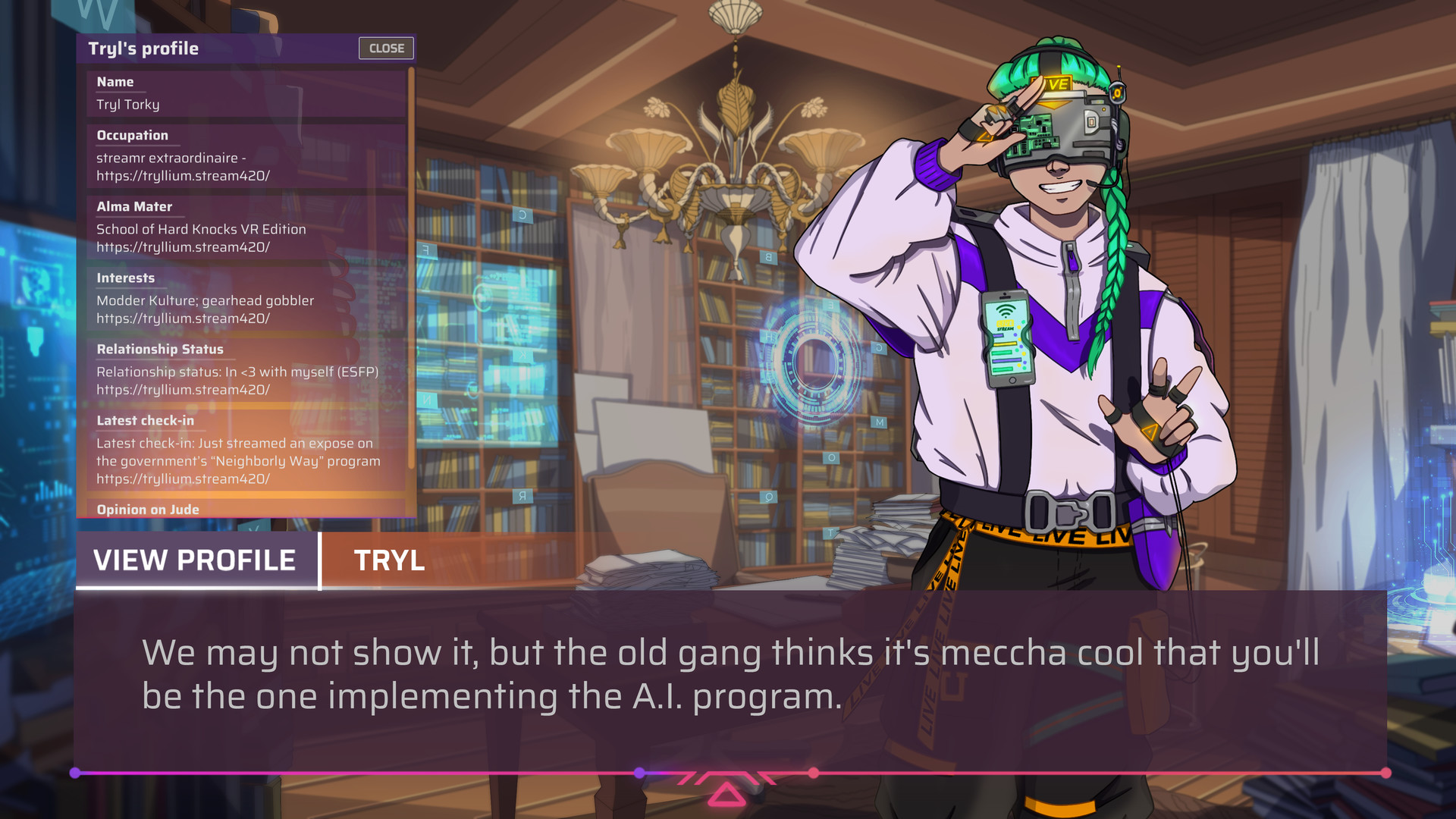Close Tryl's profile panel

386,48
